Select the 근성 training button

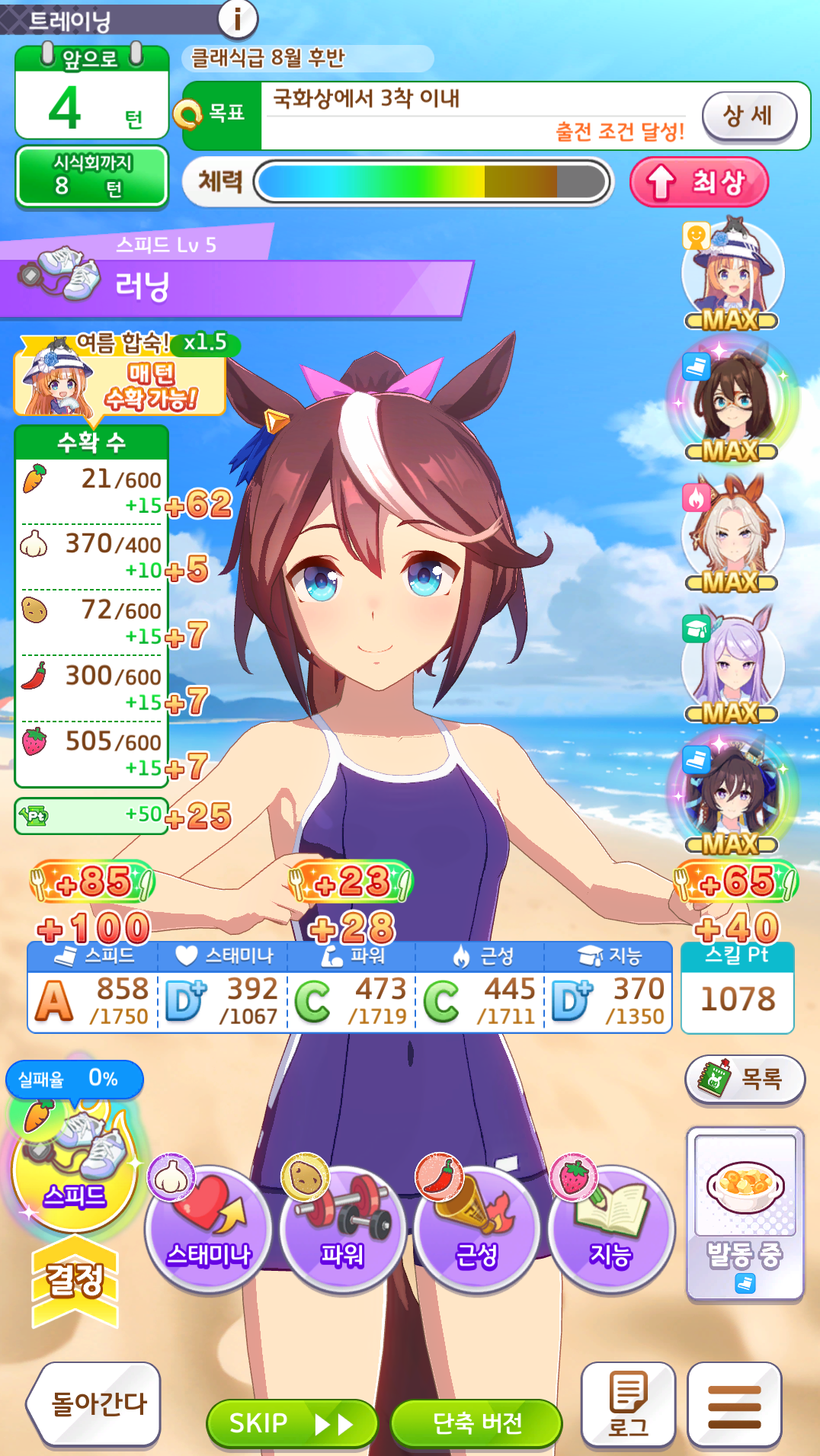(476, 1228)
